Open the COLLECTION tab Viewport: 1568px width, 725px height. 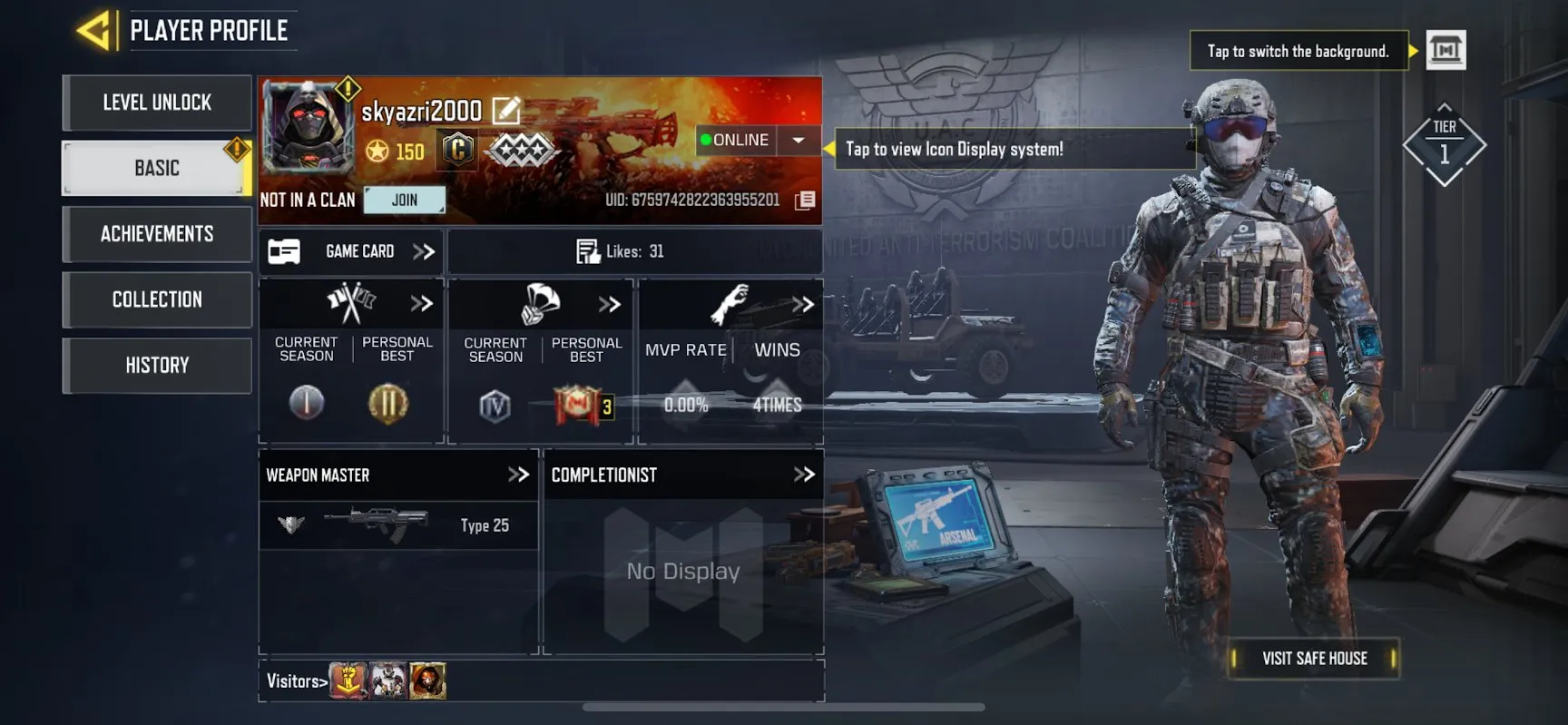pyautogui.click(x=156, y=299)
